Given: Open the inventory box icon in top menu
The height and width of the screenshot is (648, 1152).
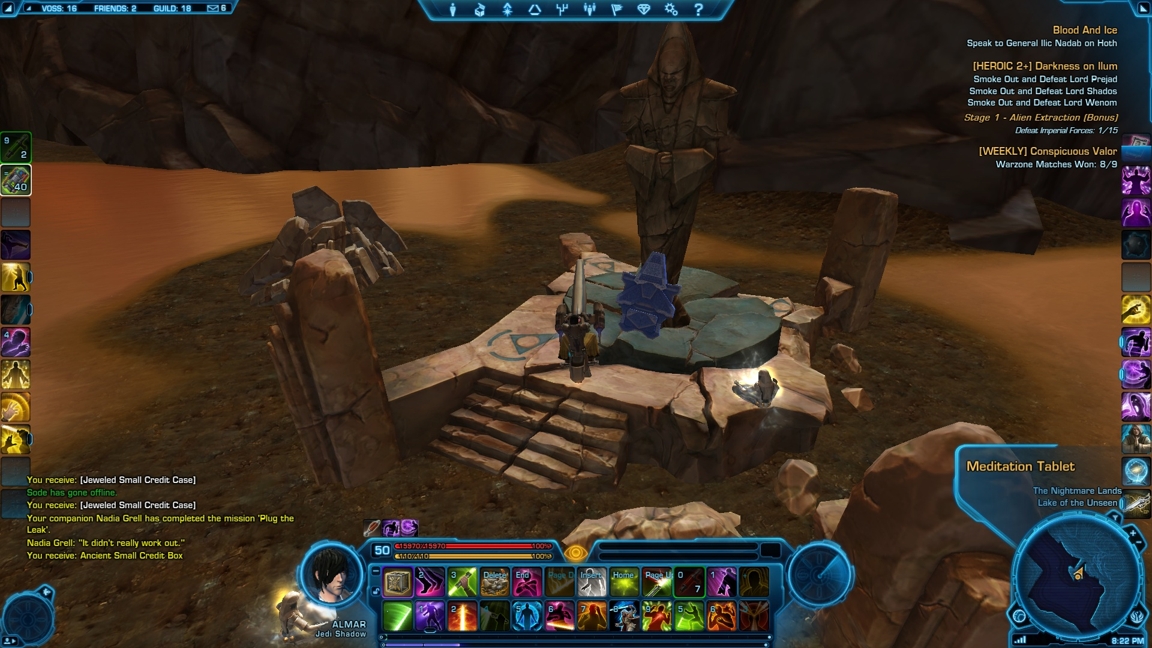Looking at the screenshot, I should [x=480, y=10].
